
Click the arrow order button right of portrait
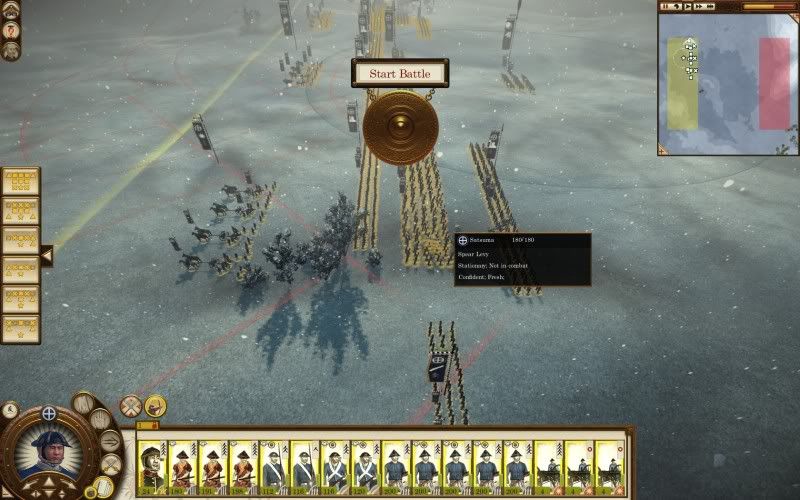coord(110,441)
